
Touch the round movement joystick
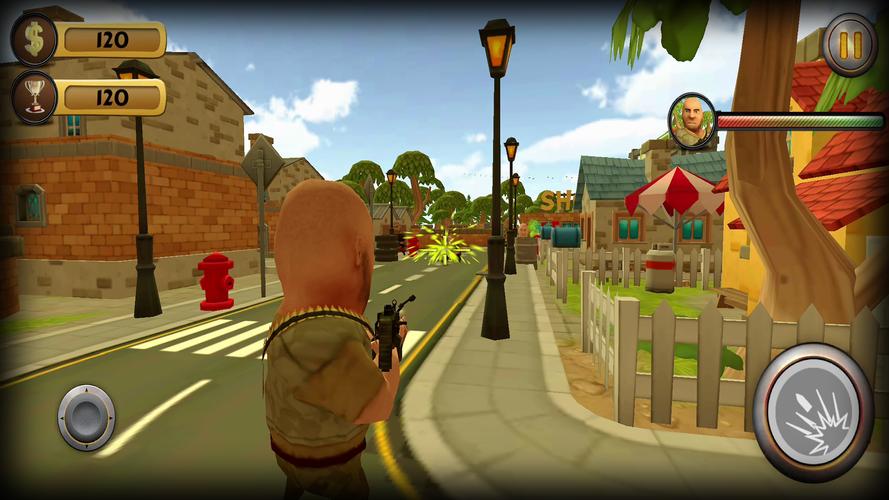tap(86, 417)
